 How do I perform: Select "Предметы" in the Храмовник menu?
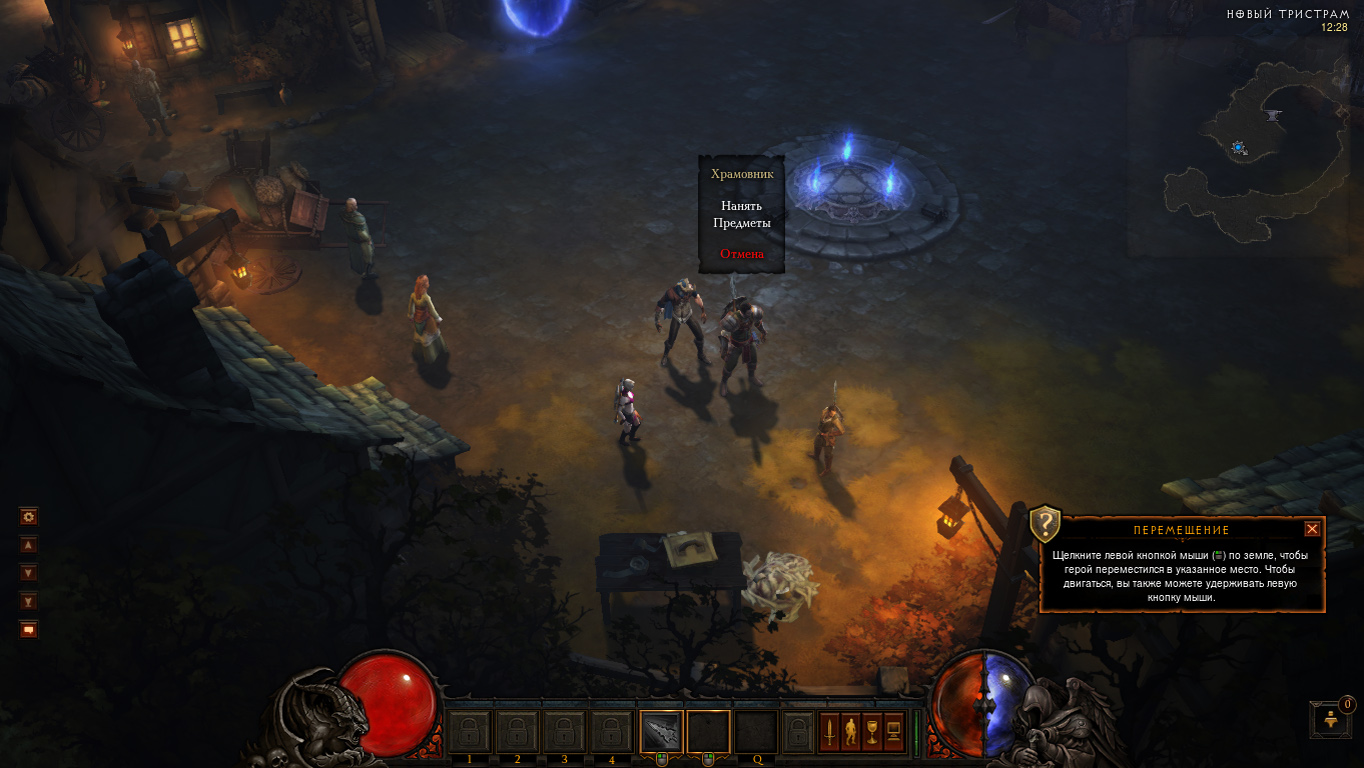pos(741,223)
